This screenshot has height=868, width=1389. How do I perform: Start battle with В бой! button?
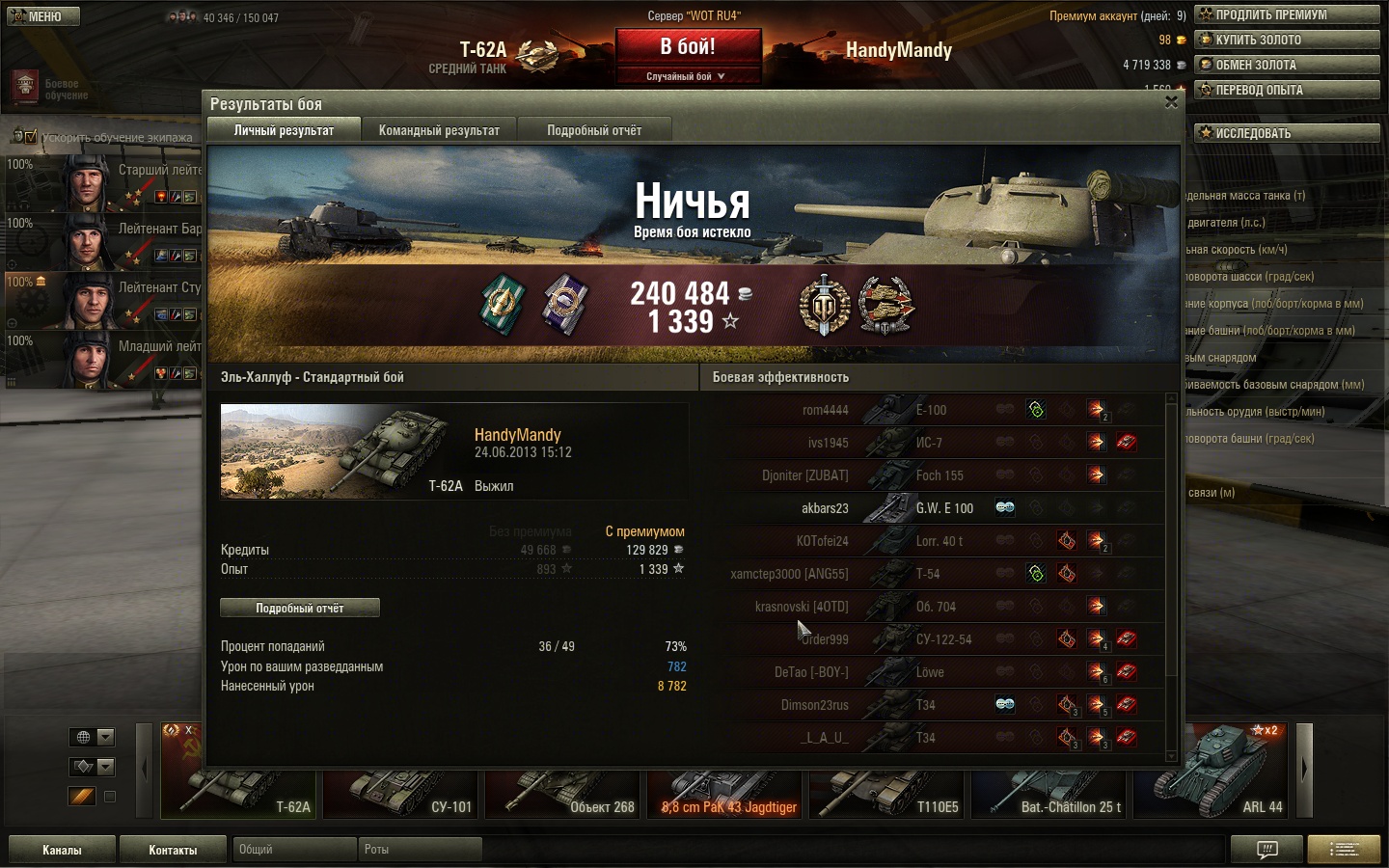click(x=688, y=47)
